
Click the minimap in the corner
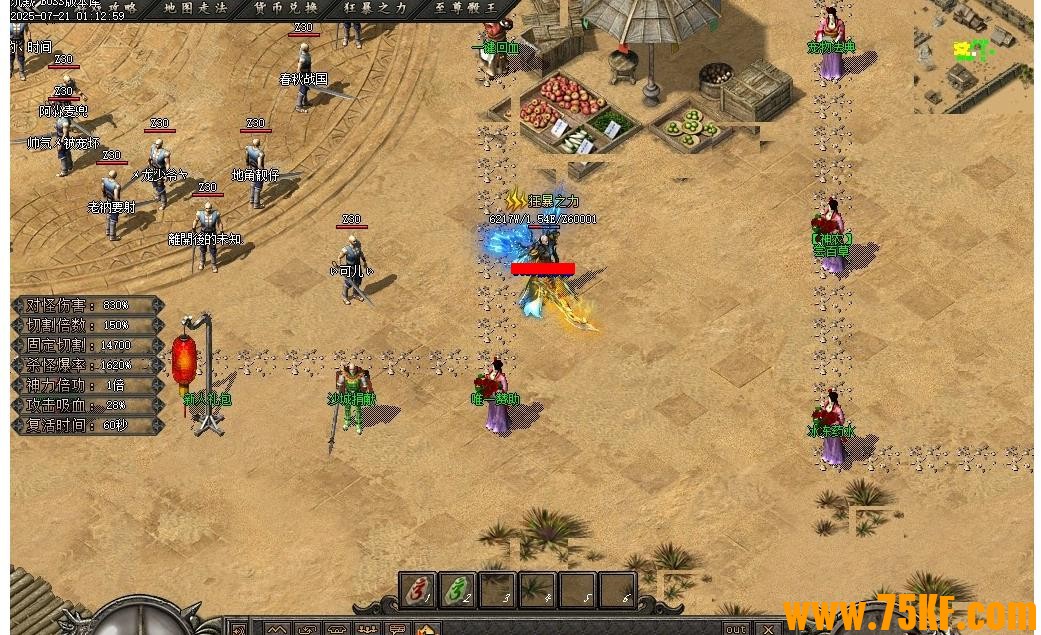[x=975, y=55]
